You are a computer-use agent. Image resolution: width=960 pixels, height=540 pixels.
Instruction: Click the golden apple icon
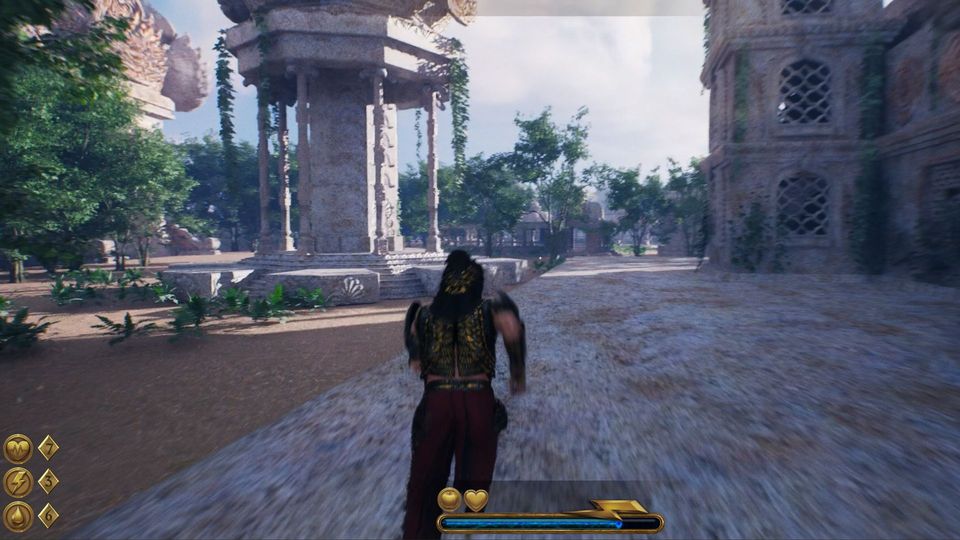(x=450, y=499)
